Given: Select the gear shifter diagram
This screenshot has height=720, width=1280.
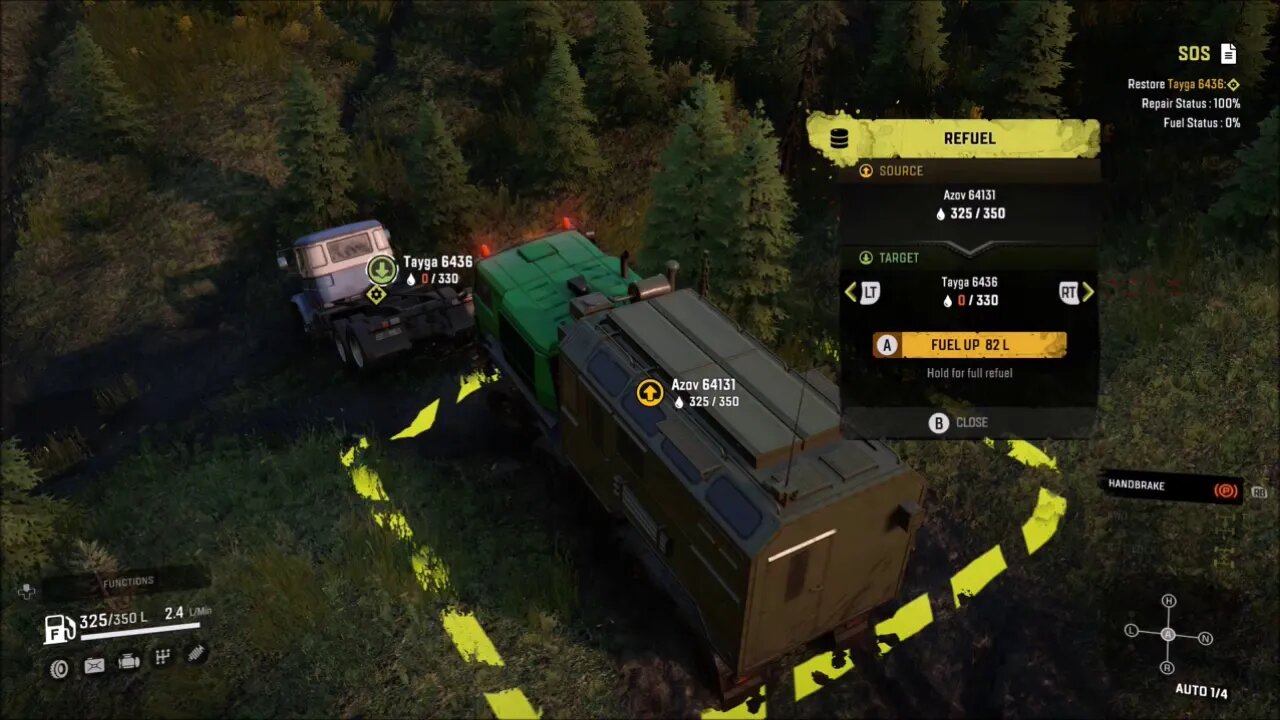Looking at the screenshot, I should click(1167, 634).
